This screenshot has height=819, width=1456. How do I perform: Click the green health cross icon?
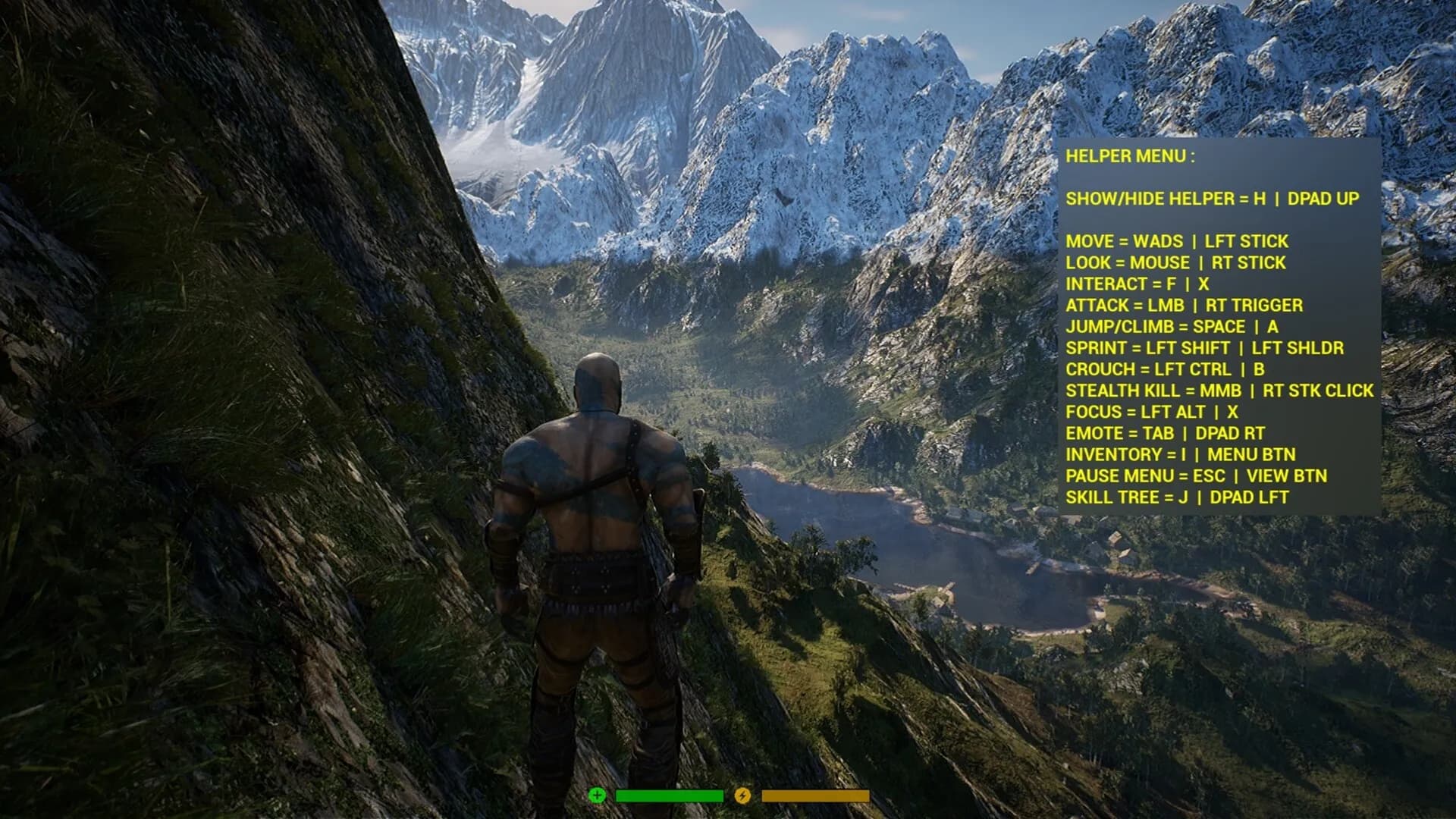(x=598, y=796)
